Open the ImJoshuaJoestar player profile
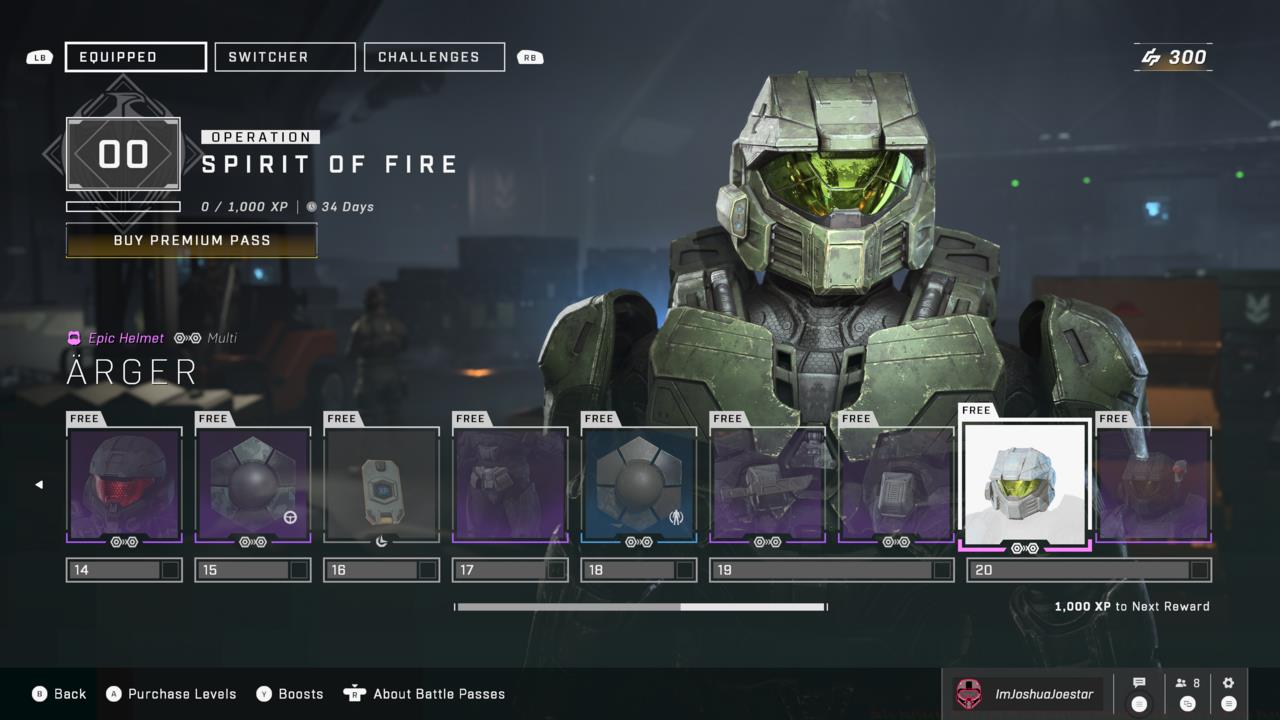The width and height of the screenshot is (1280, 720). pyautogui.click(x=1029, y=694)
